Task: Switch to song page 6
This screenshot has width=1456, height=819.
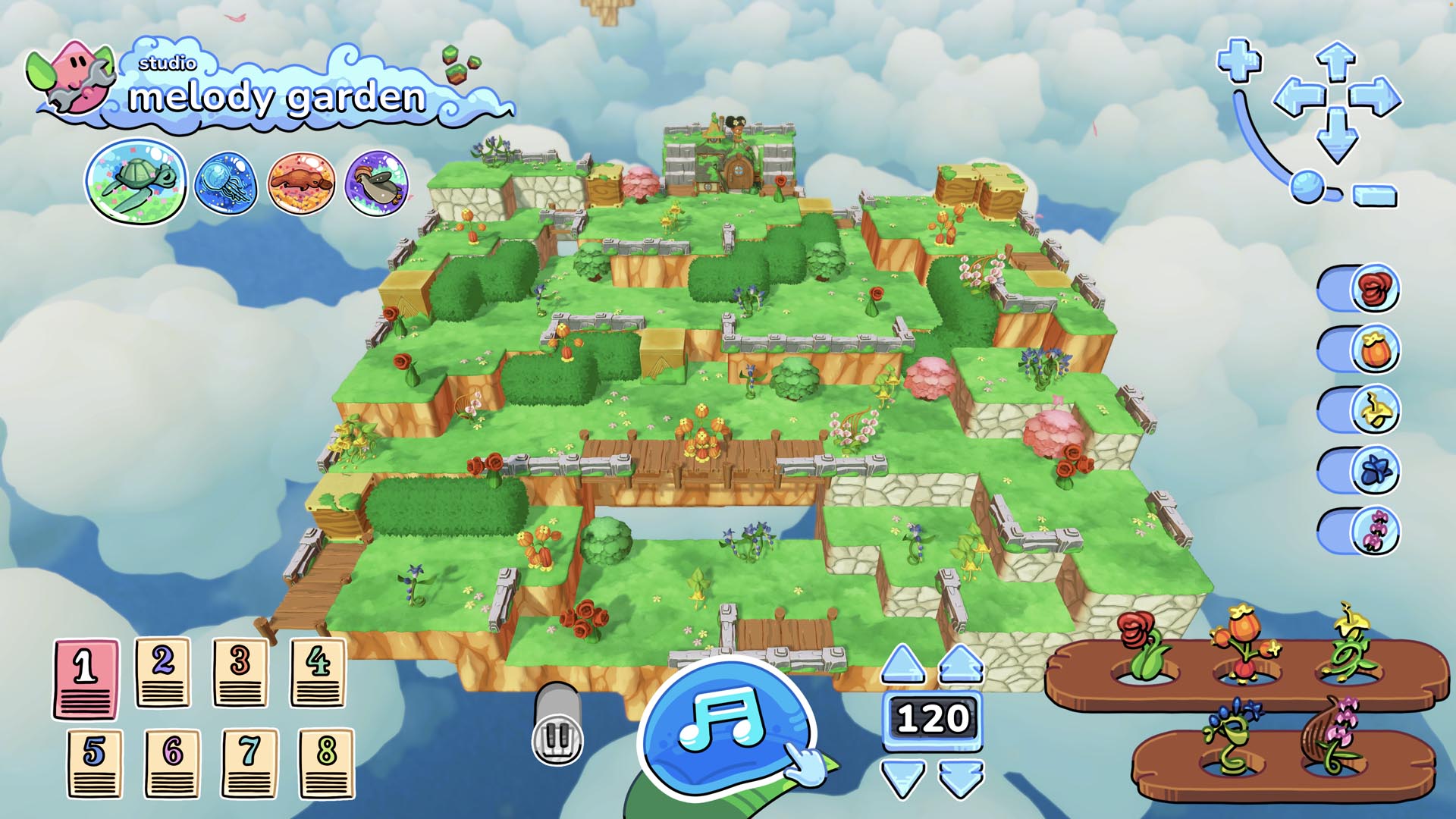Action: (172, 763)
